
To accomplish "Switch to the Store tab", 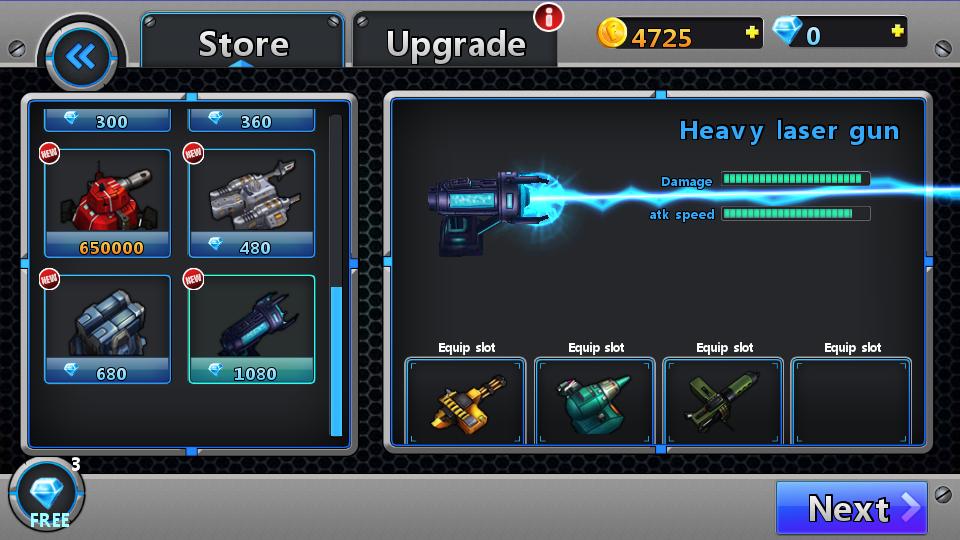I will click(243, 43).
